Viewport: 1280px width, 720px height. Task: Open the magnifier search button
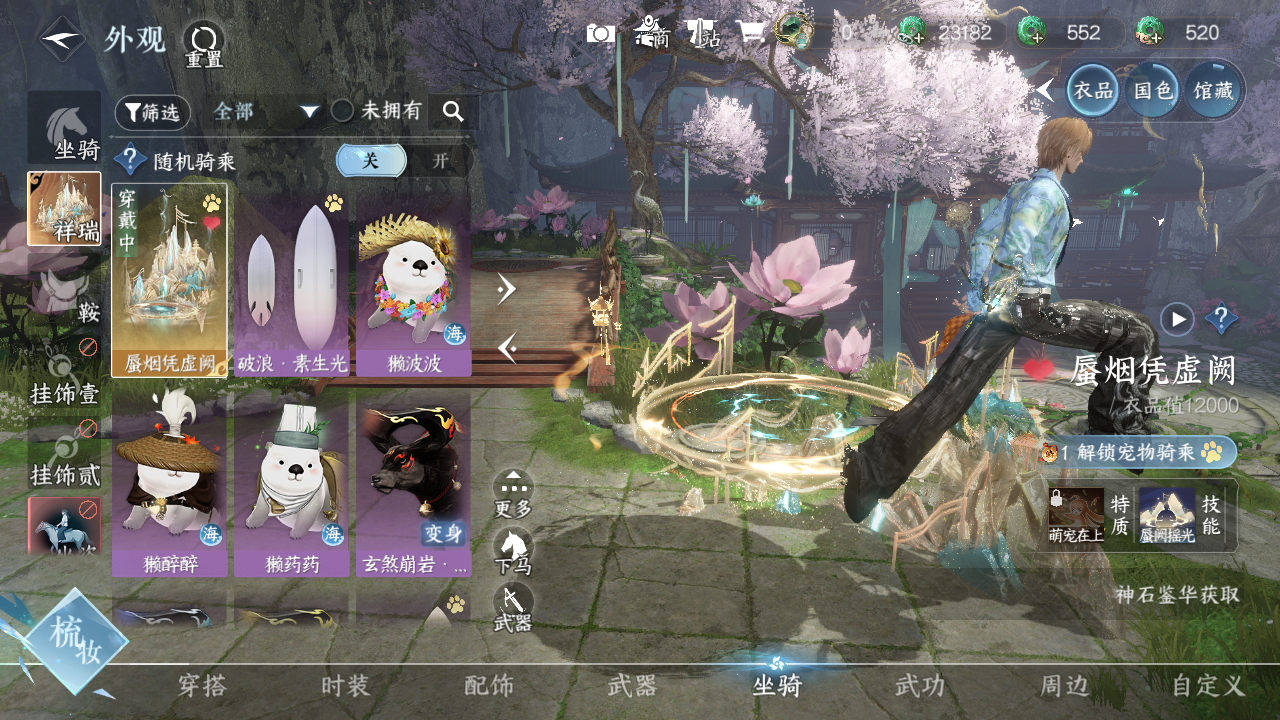click(x=453, y=112)
